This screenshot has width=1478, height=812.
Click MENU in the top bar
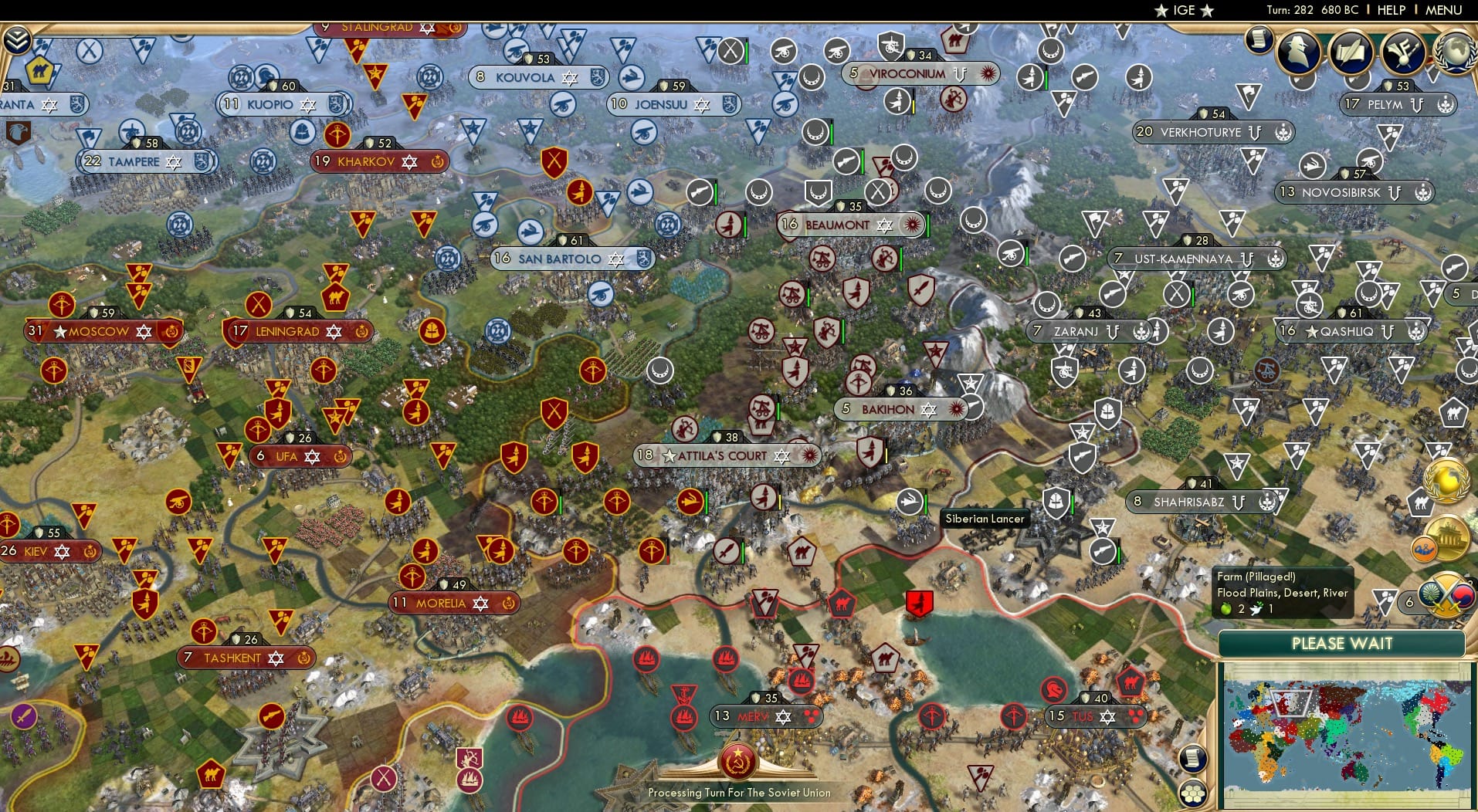pos(1442,10)
